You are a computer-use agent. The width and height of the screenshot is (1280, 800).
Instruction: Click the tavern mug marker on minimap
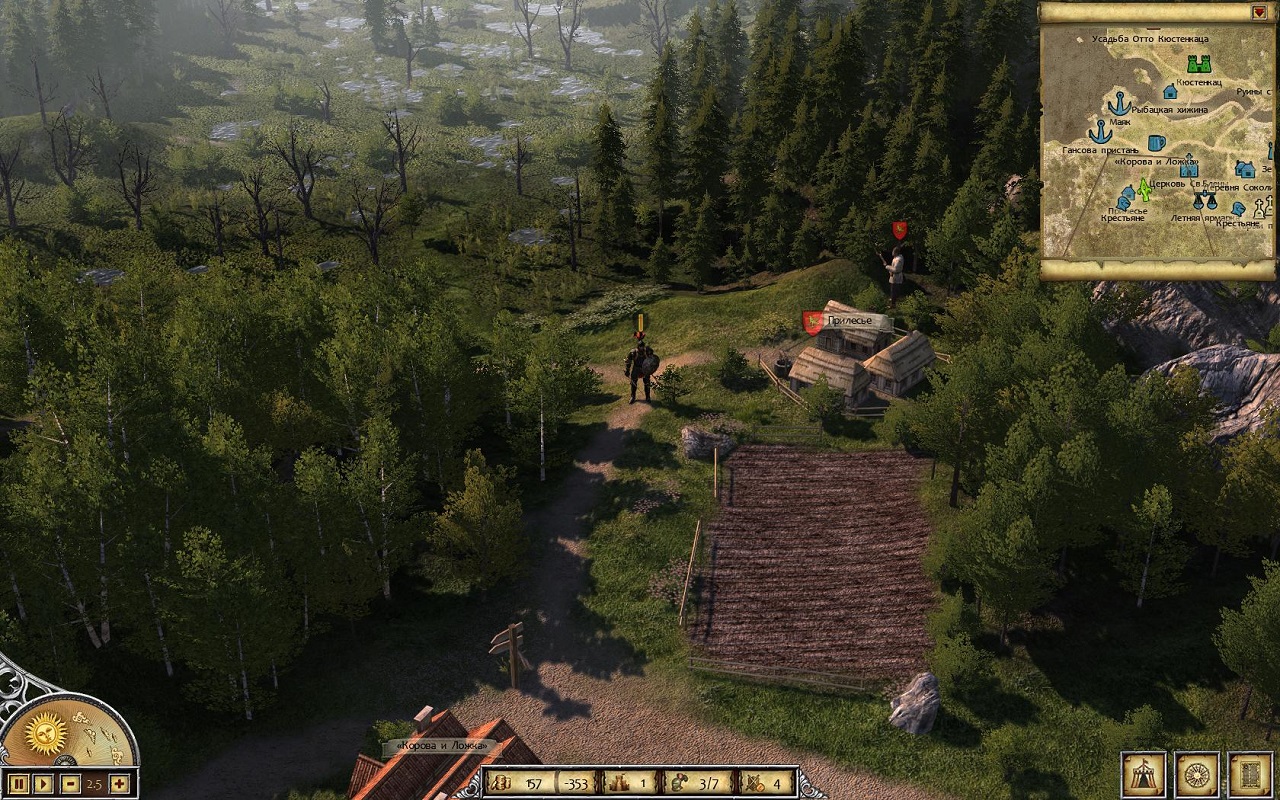tap(1157, 143)
